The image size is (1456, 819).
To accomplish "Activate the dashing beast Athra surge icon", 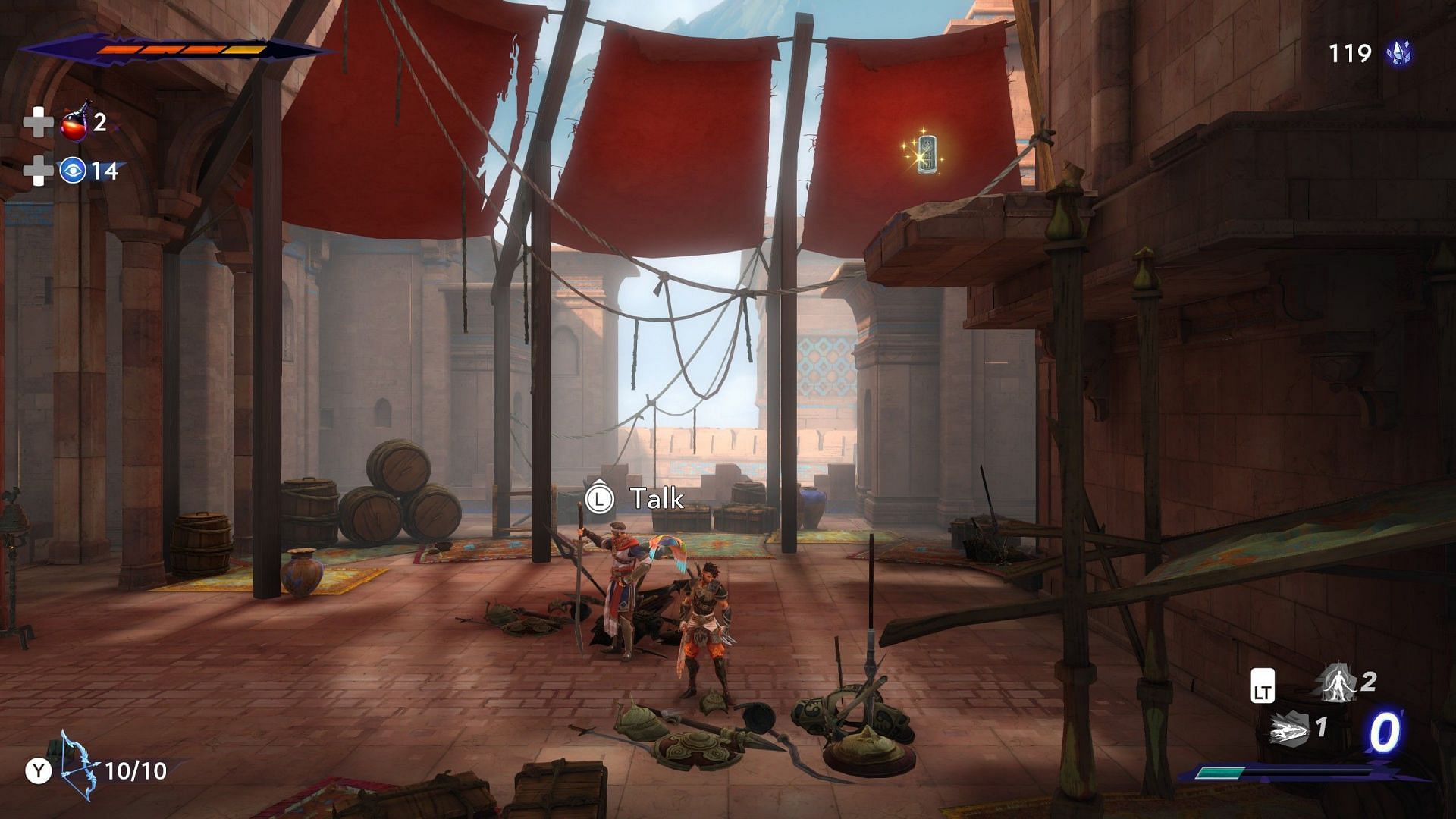I will [x=1289, y=730].
